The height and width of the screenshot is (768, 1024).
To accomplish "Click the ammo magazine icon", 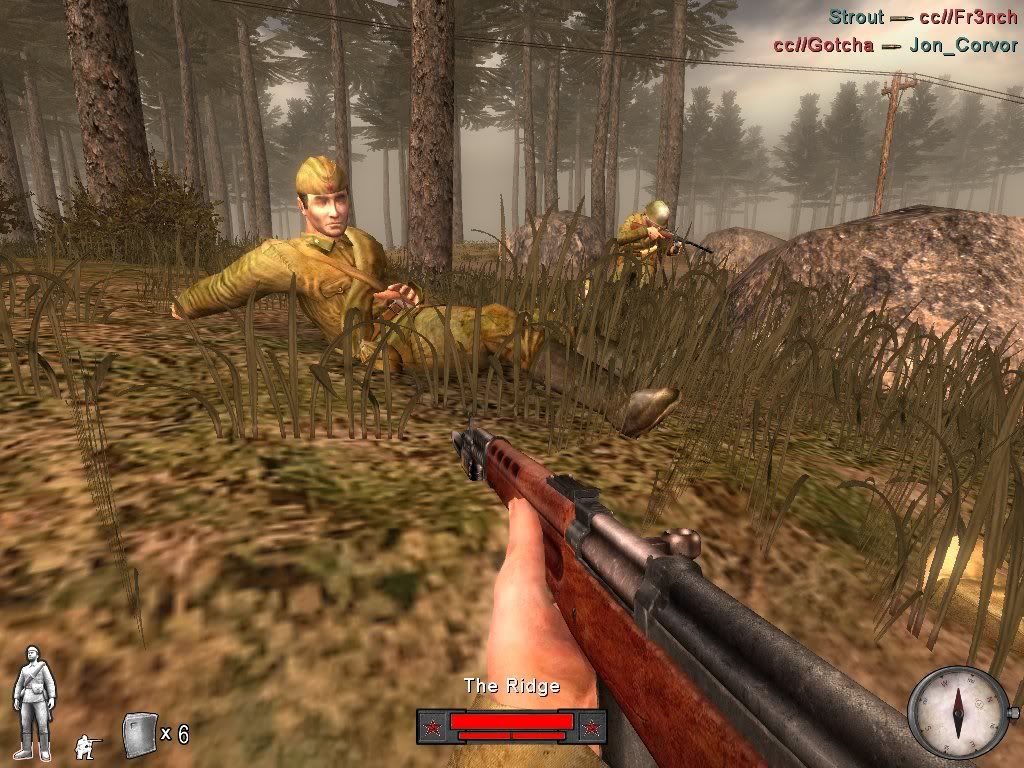I will (137, 735).
